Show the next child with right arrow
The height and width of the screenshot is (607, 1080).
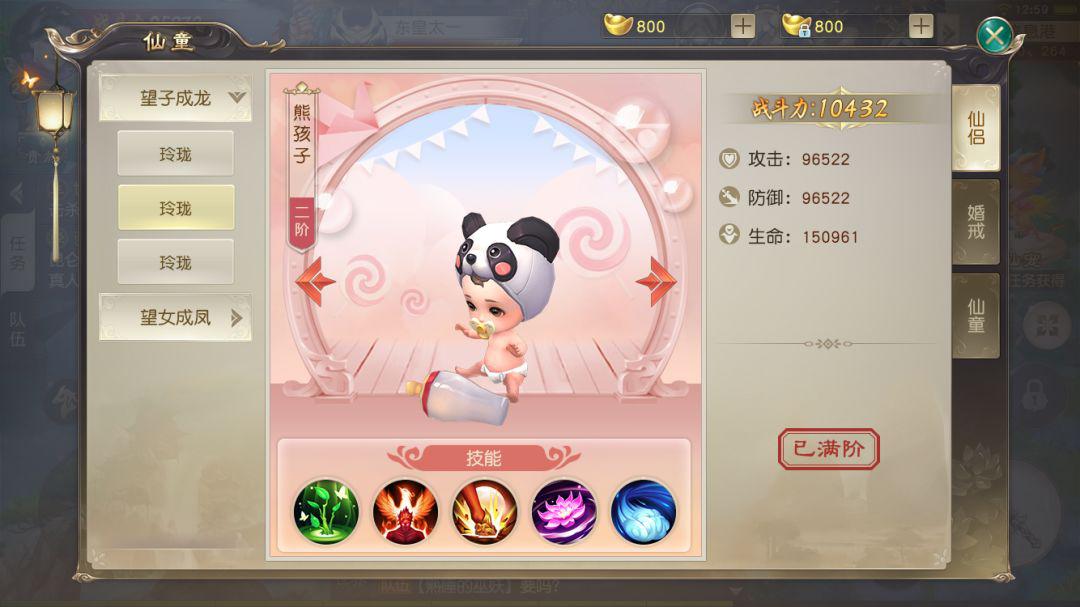(657, 281)
